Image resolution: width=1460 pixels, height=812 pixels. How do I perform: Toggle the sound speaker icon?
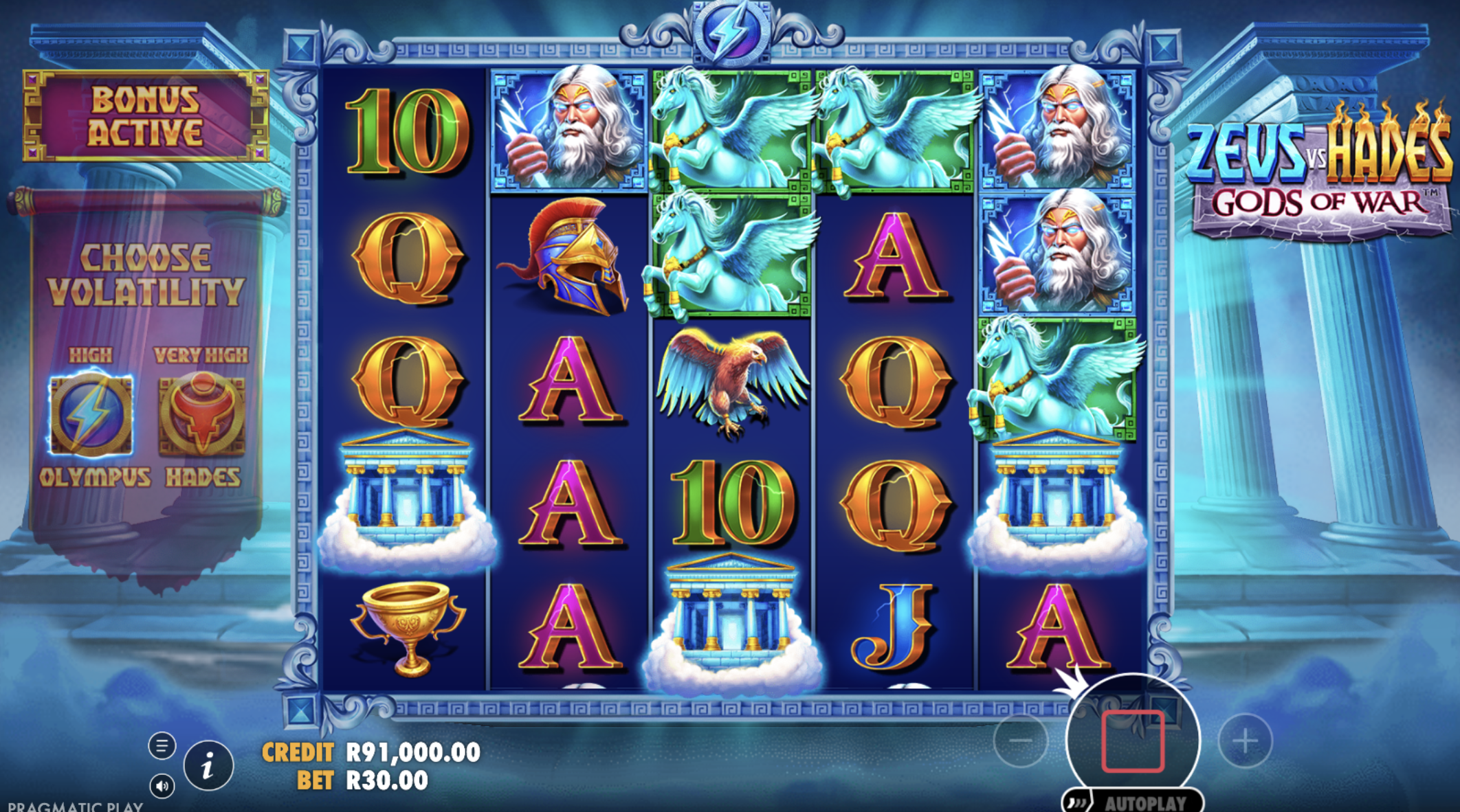tap(162, 786)
